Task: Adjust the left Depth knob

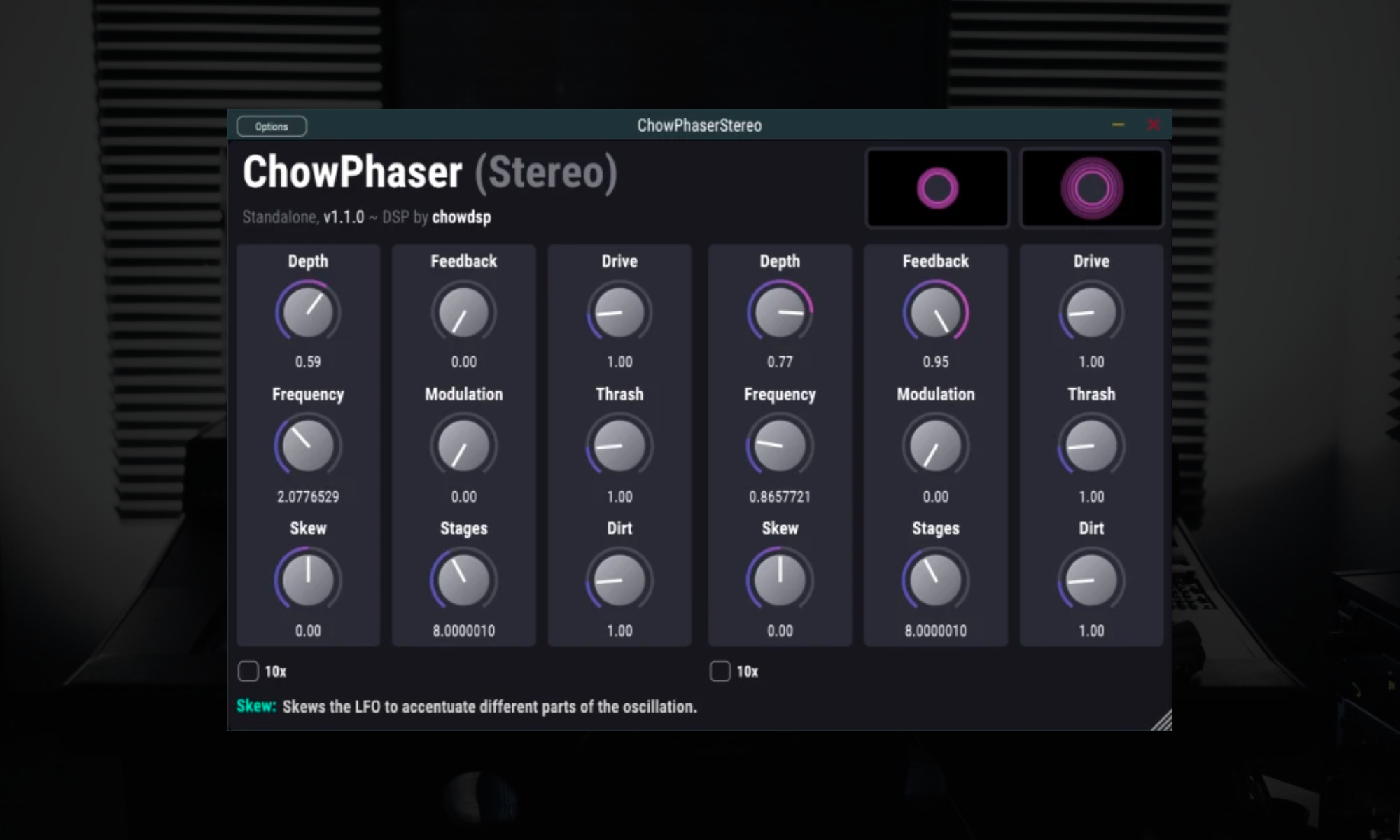Action: (308, 314)
